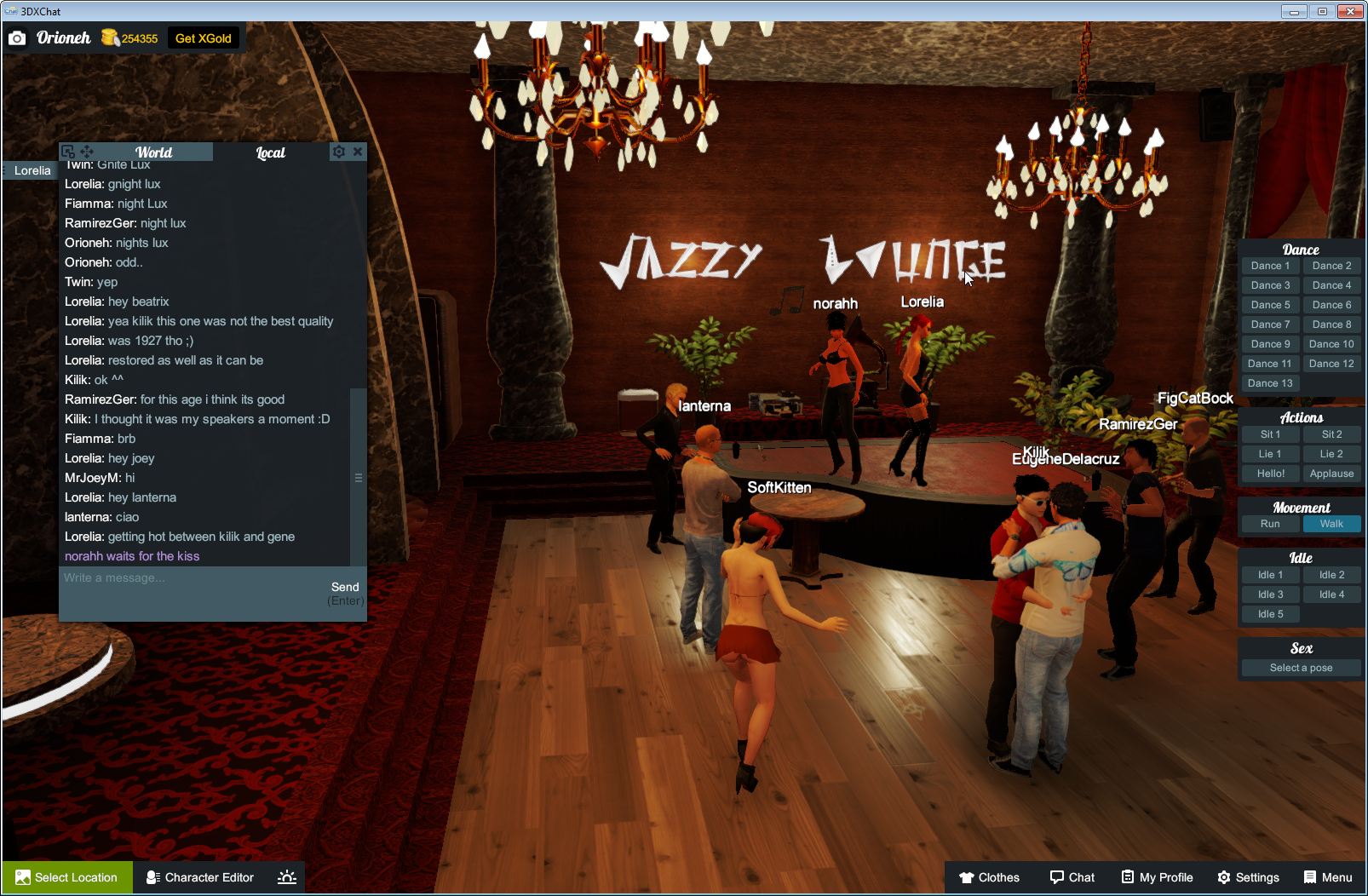Enable Walk movement mode
The image size is (1368, 896).
(1331, 524)
